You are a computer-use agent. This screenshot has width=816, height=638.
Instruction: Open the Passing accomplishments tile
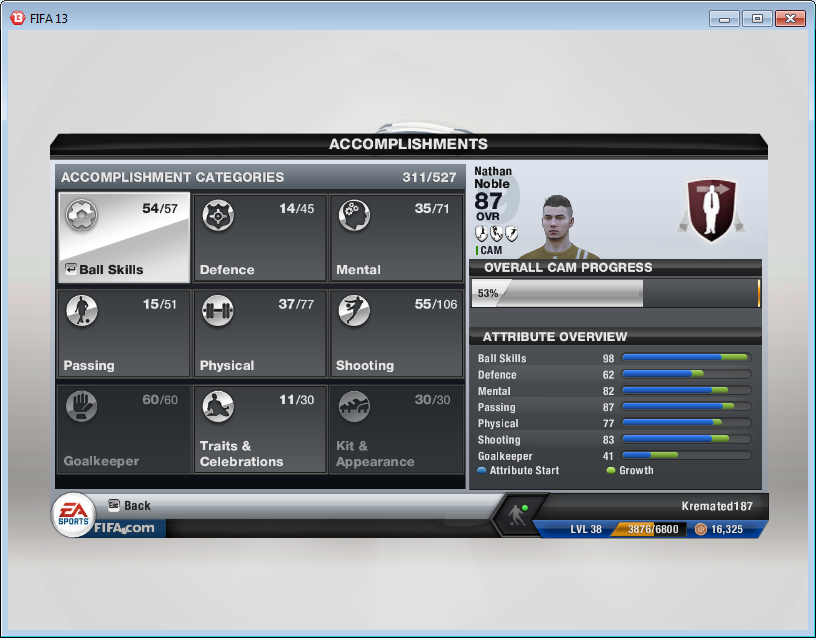[x=124, y=334]
